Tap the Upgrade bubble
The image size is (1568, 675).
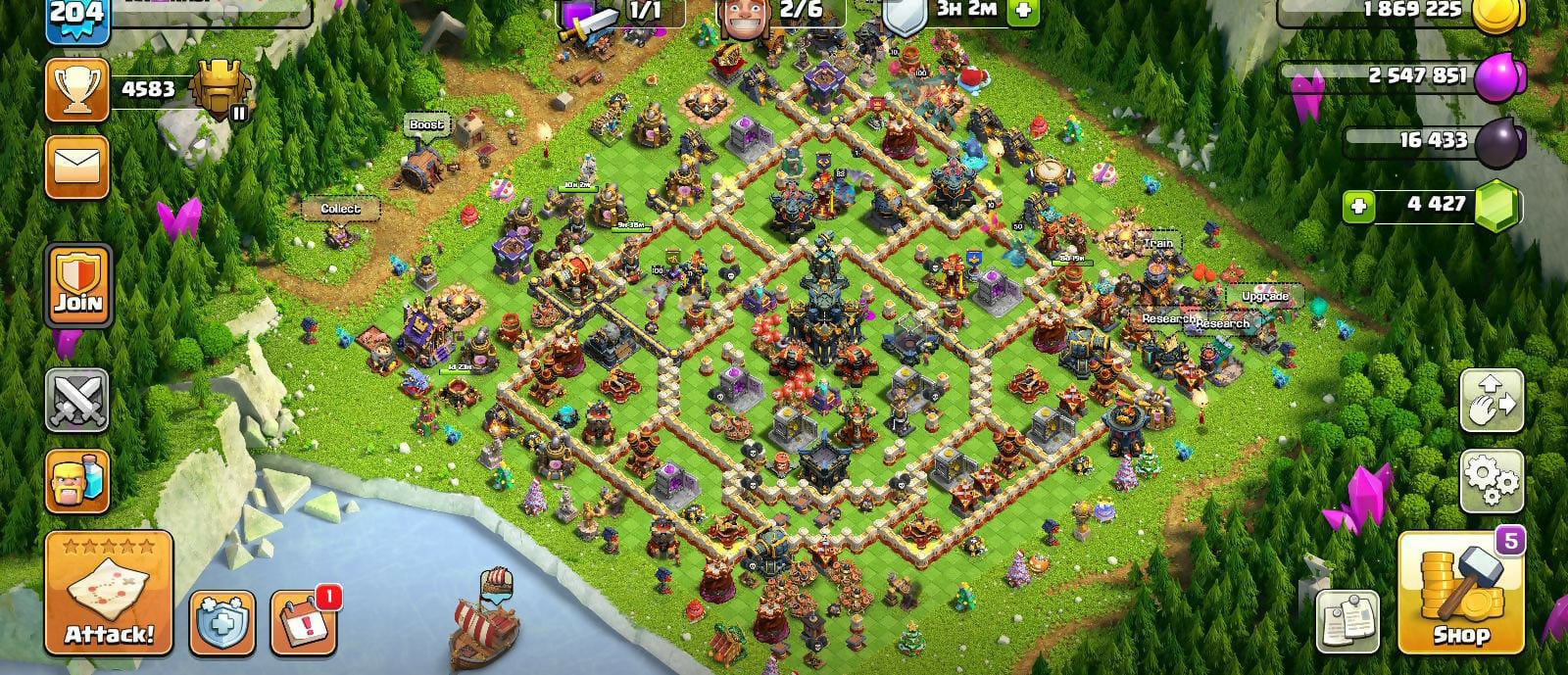[1264, 296]
